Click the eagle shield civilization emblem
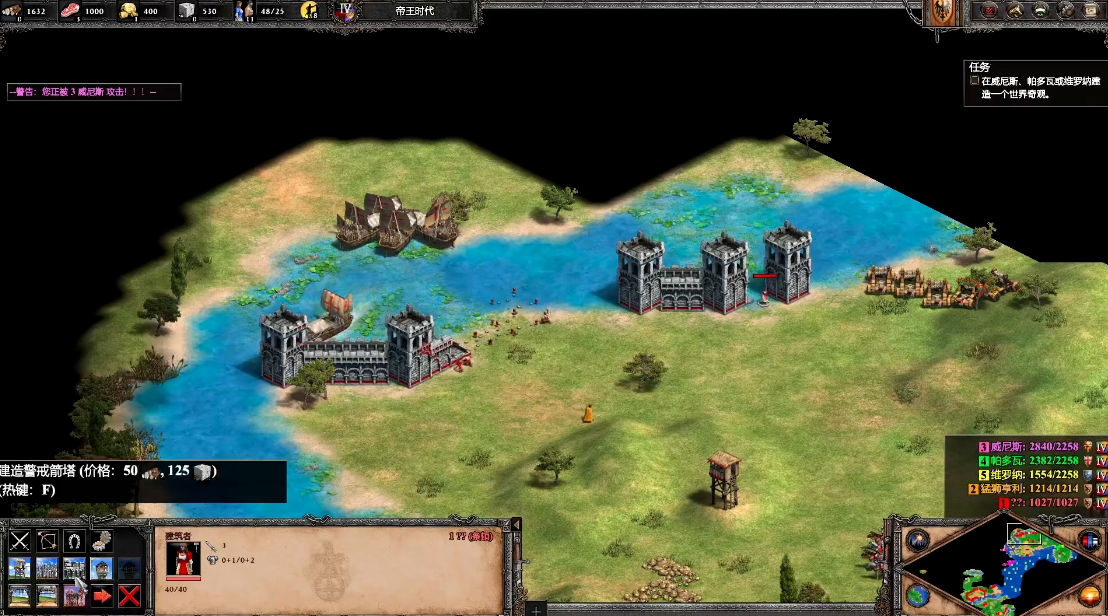 [x=943, y=12]
